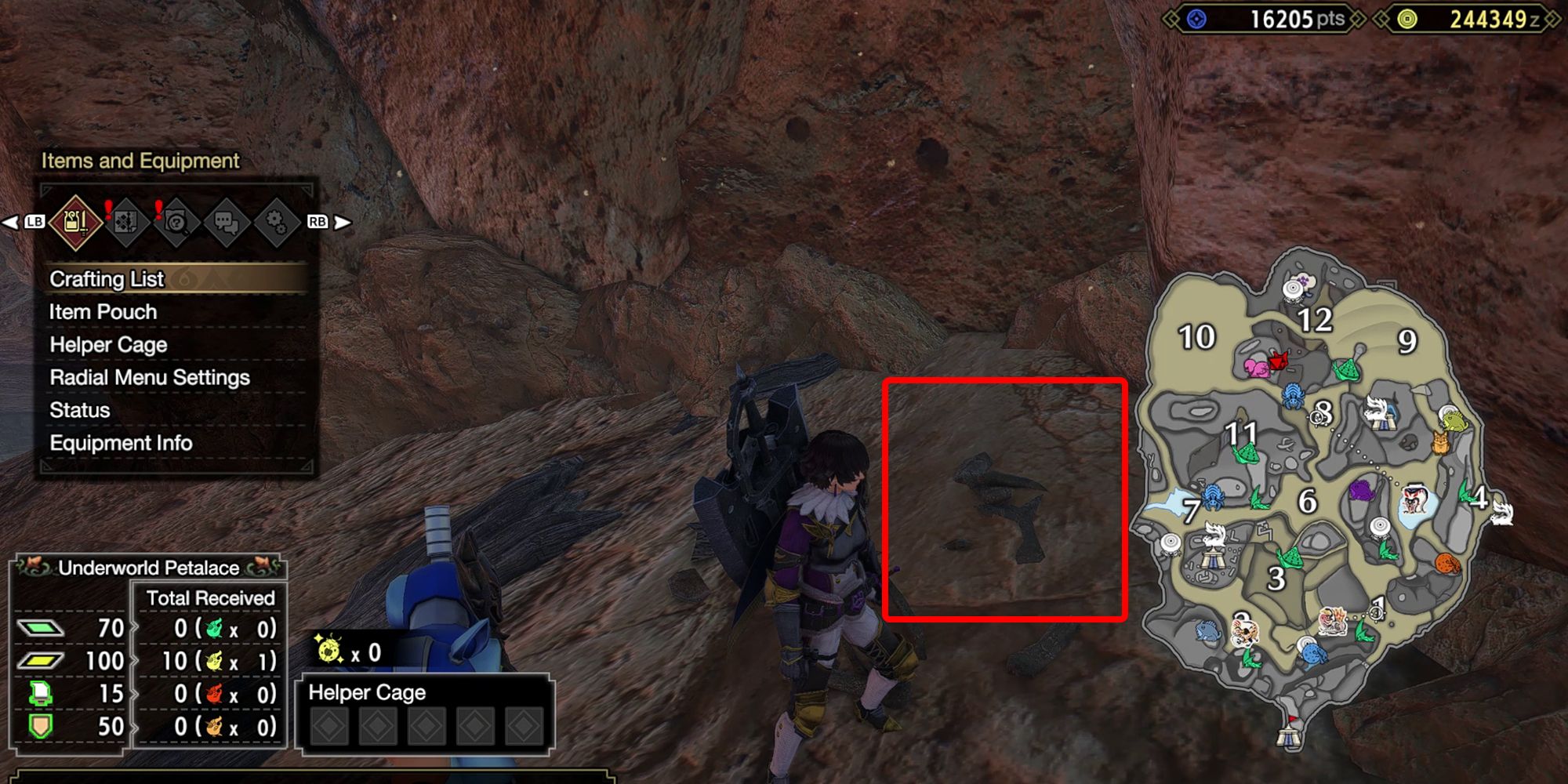Open the Chat speech bubble icon
The width and height of the screenshot is (1568, 784).
coord(227,221)
